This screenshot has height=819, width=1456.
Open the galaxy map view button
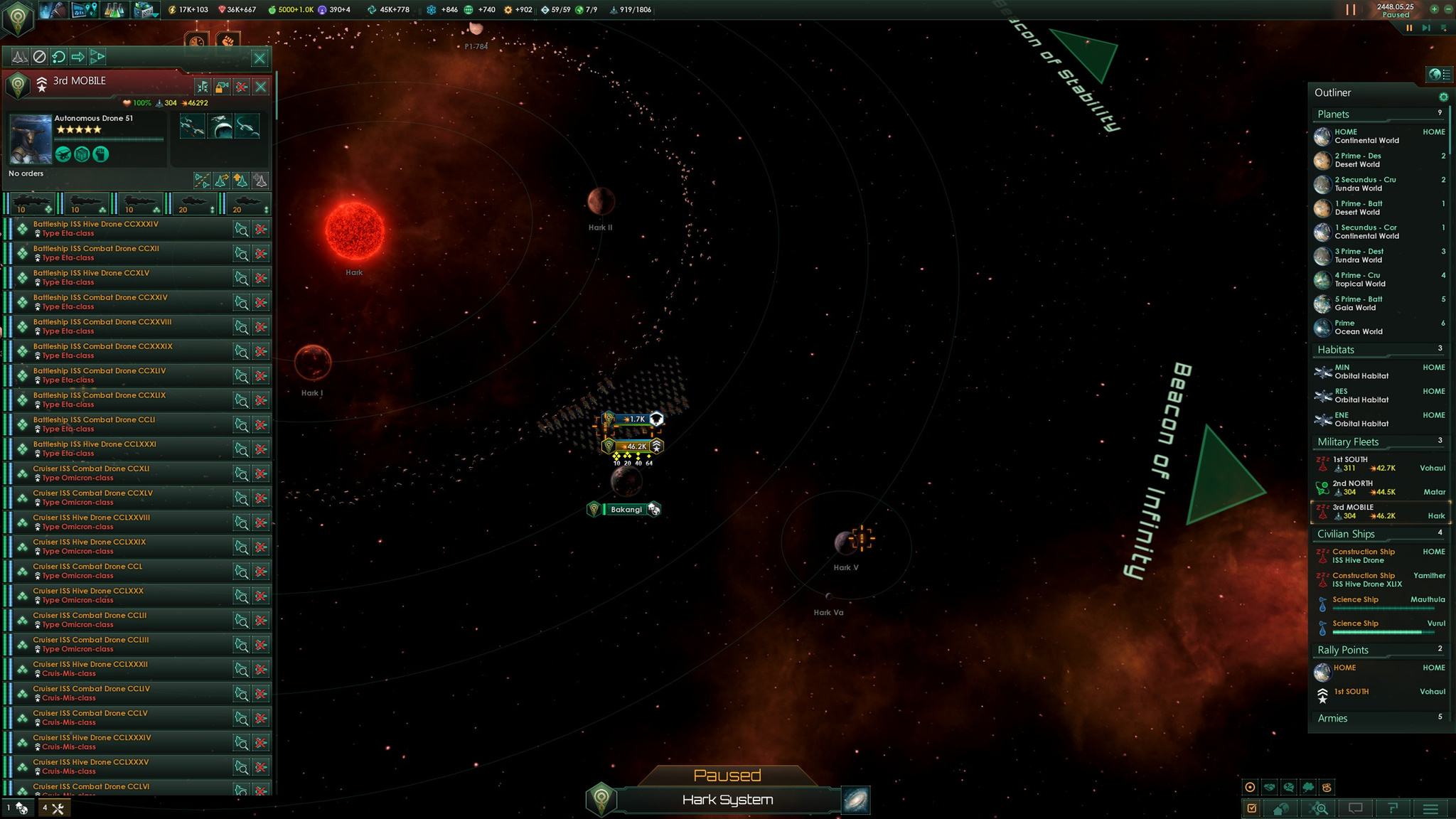click(856, 801)
